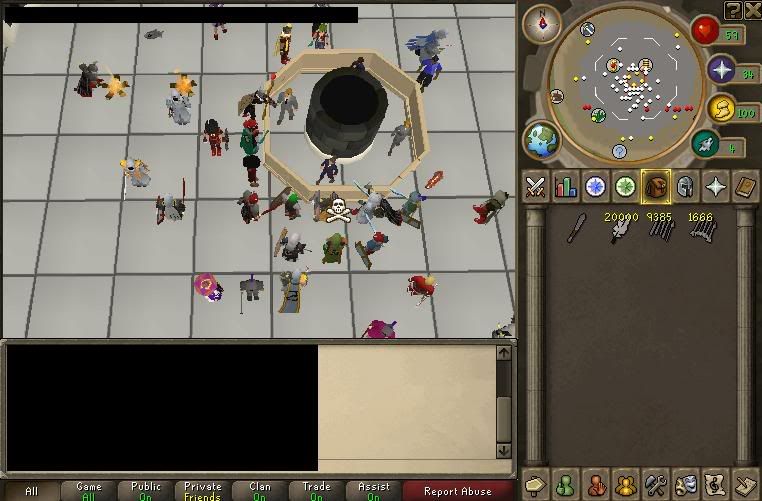The image size is (762, 501).
Task: Show All chat messages
Action: (x=32, y=491)
